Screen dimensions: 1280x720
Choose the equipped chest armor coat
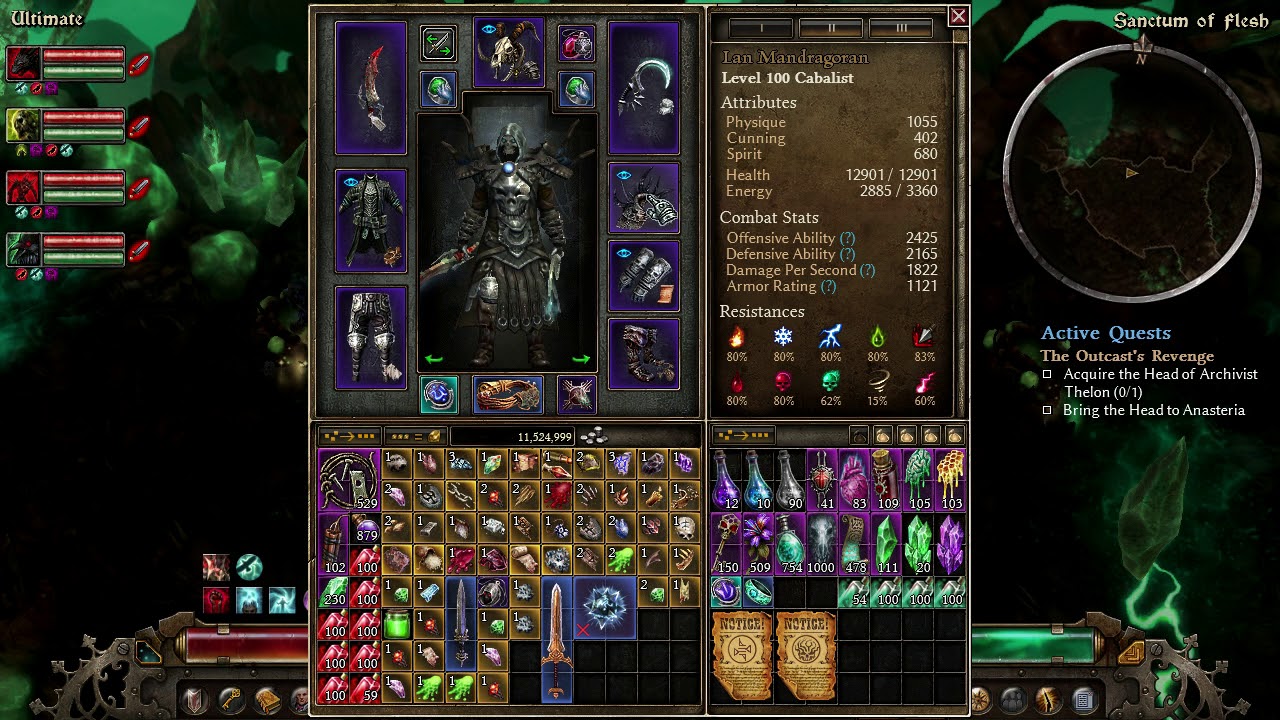pyautogui.click(x=371, y=221)
